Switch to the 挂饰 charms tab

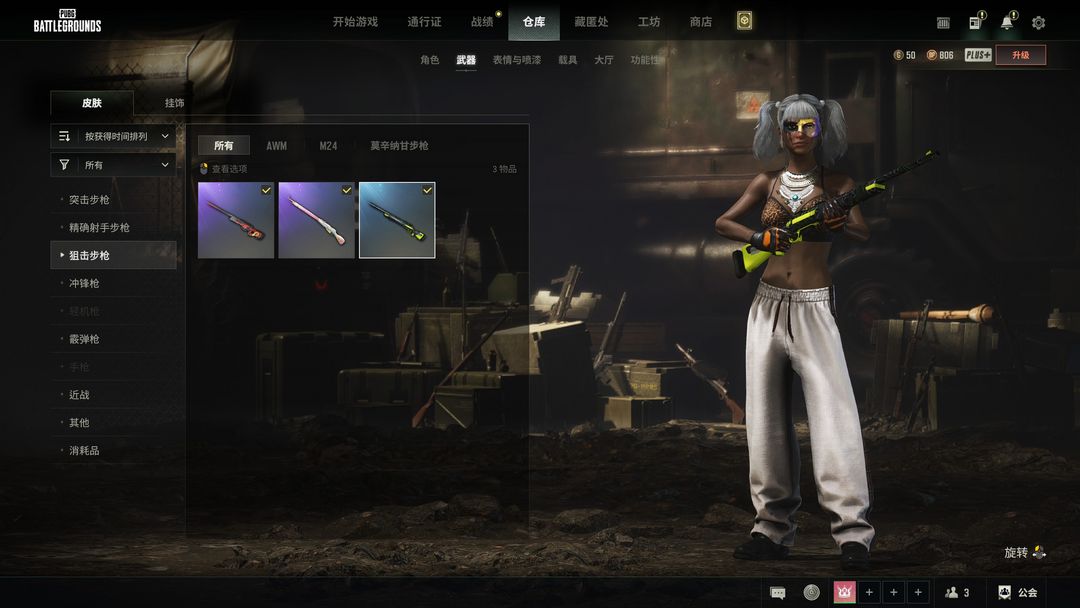click(174, 103)
